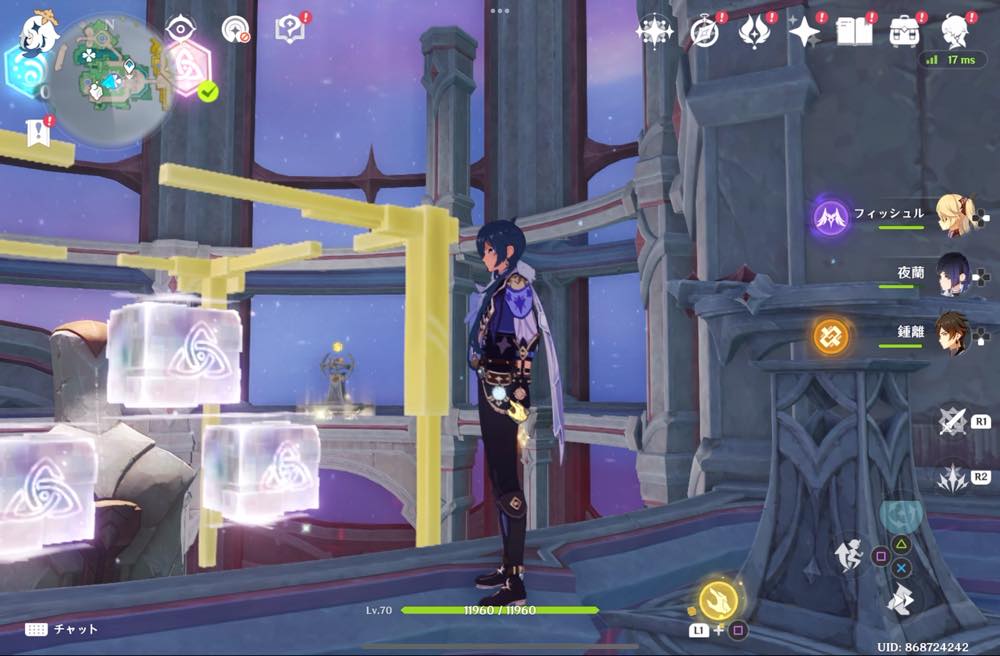1000x656 pixels.
Task: Switch to party member 鍾離
Action: (x=955, y=335)
